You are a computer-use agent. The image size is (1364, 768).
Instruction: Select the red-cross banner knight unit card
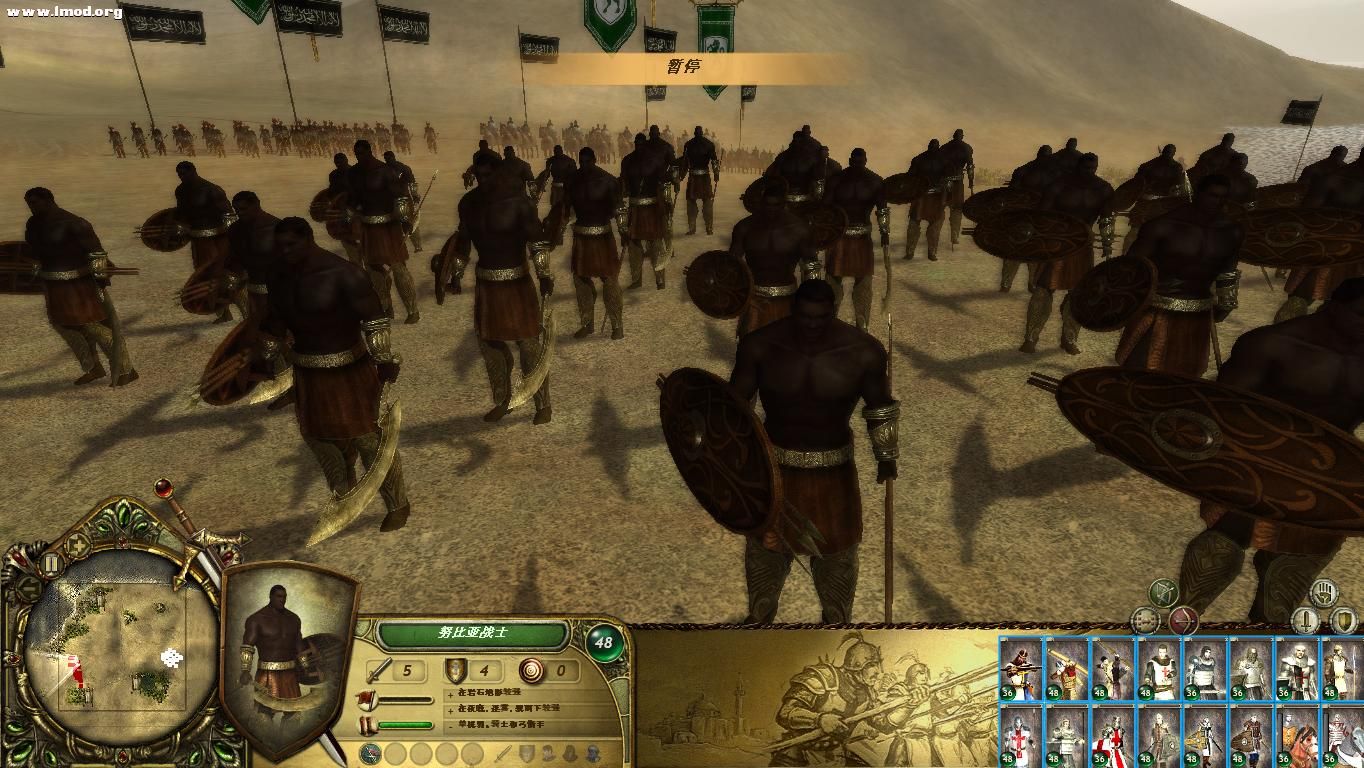1111,736
